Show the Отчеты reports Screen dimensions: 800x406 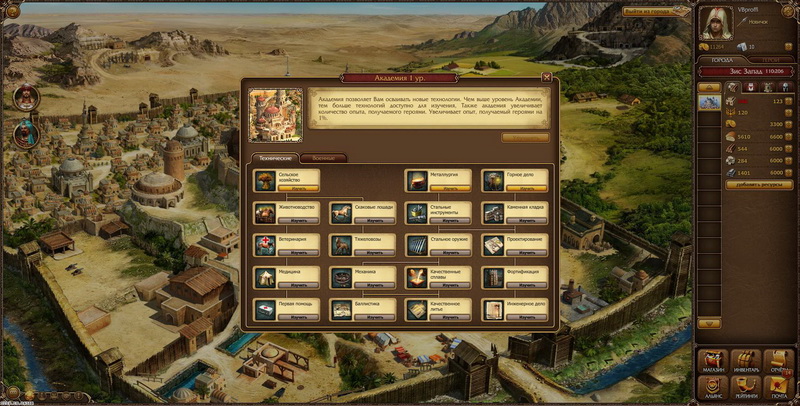tap(777, 362)
